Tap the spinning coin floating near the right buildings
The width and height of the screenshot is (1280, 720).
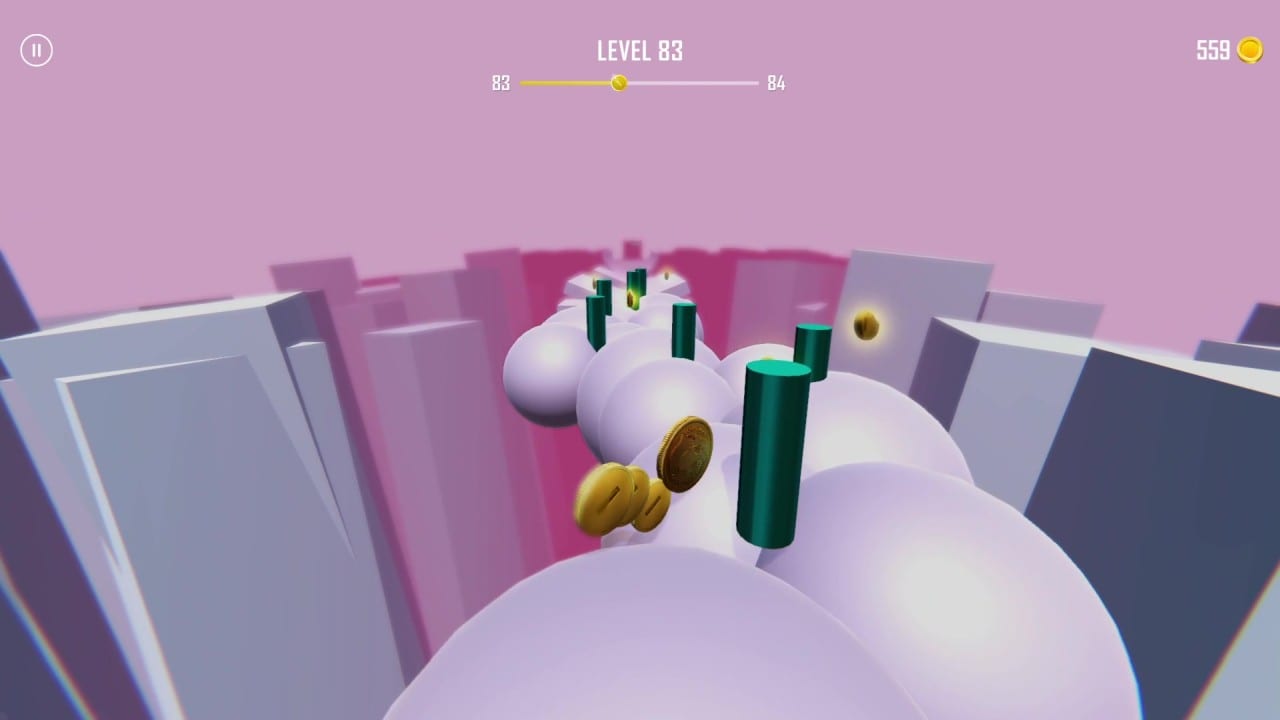coord(864,327)
